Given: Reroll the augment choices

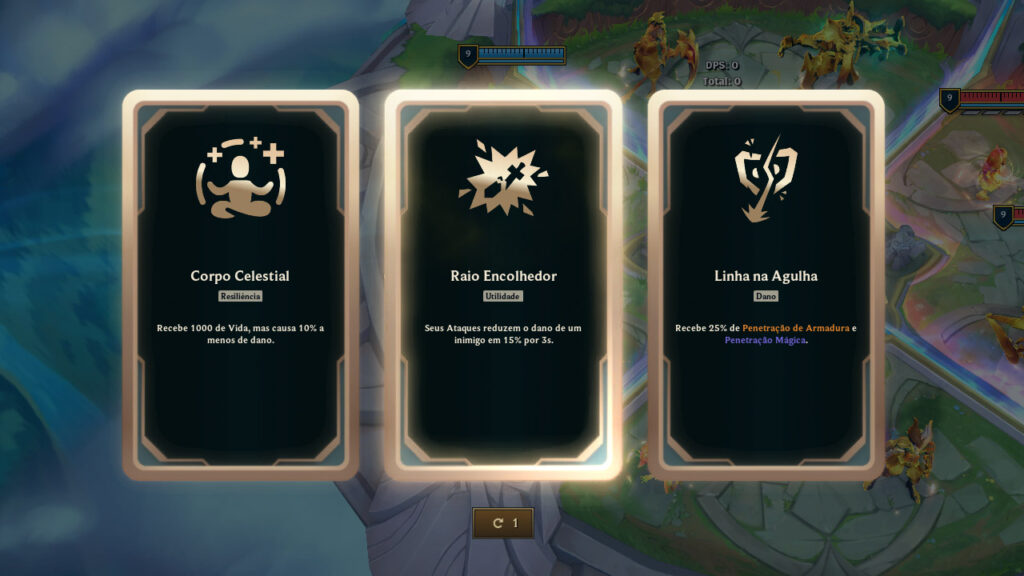Looking at the screenshot, I should coord(503,523).
